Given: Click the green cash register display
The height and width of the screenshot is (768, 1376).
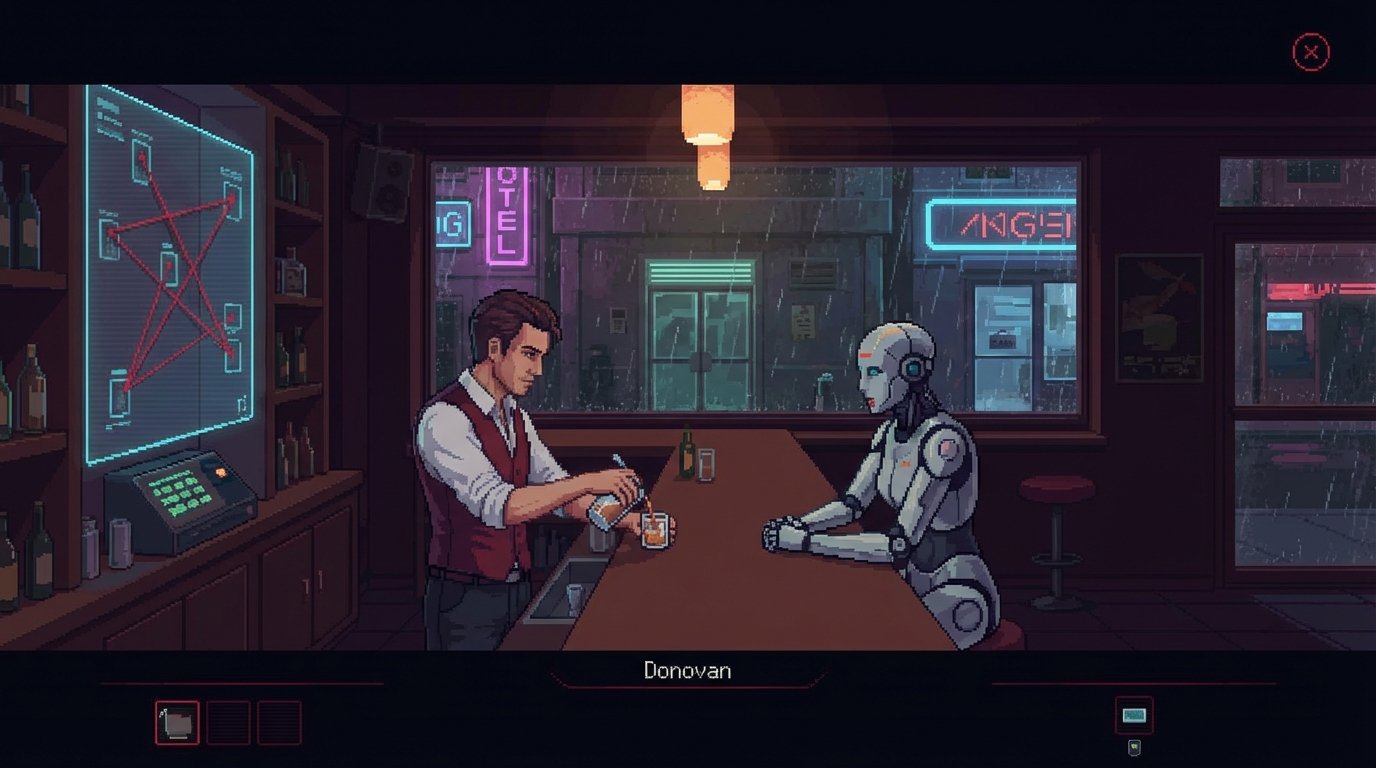Looking at the screenshot, I should (x=180, y=495).
